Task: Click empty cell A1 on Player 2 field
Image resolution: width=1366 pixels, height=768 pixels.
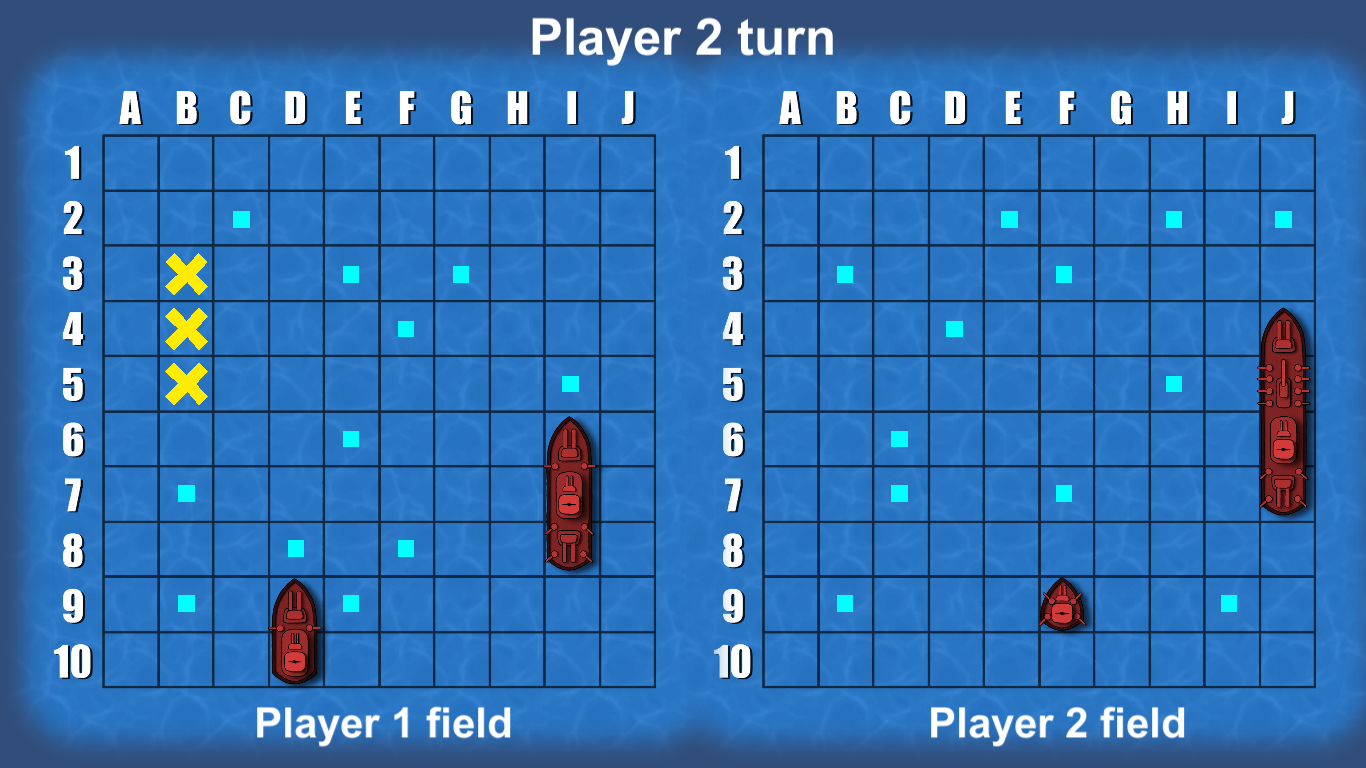Action: click(790, 165)
